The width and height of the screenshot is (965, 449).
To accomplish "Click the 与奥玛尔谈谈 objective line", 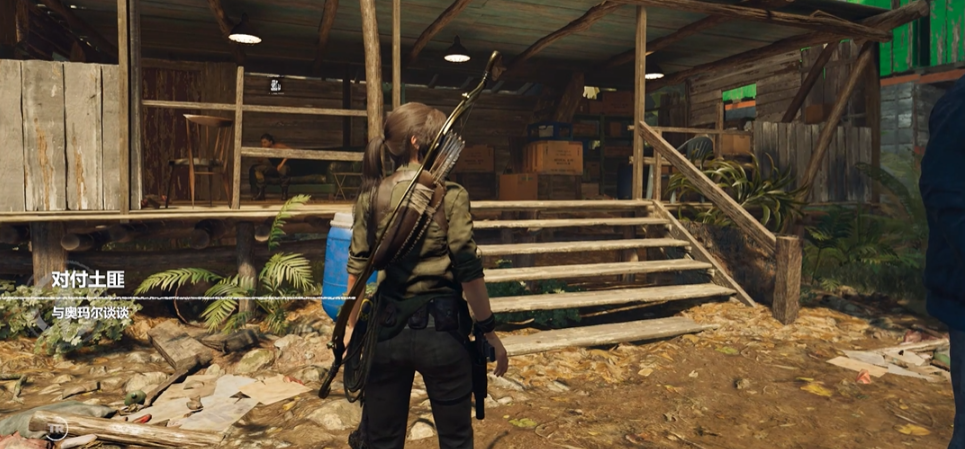I will coord(91,313).
